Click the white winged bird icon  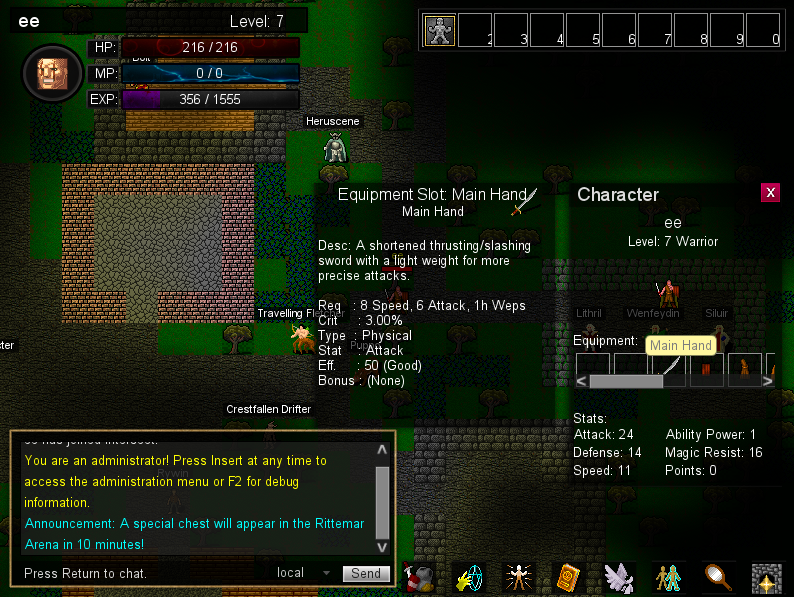619,577
